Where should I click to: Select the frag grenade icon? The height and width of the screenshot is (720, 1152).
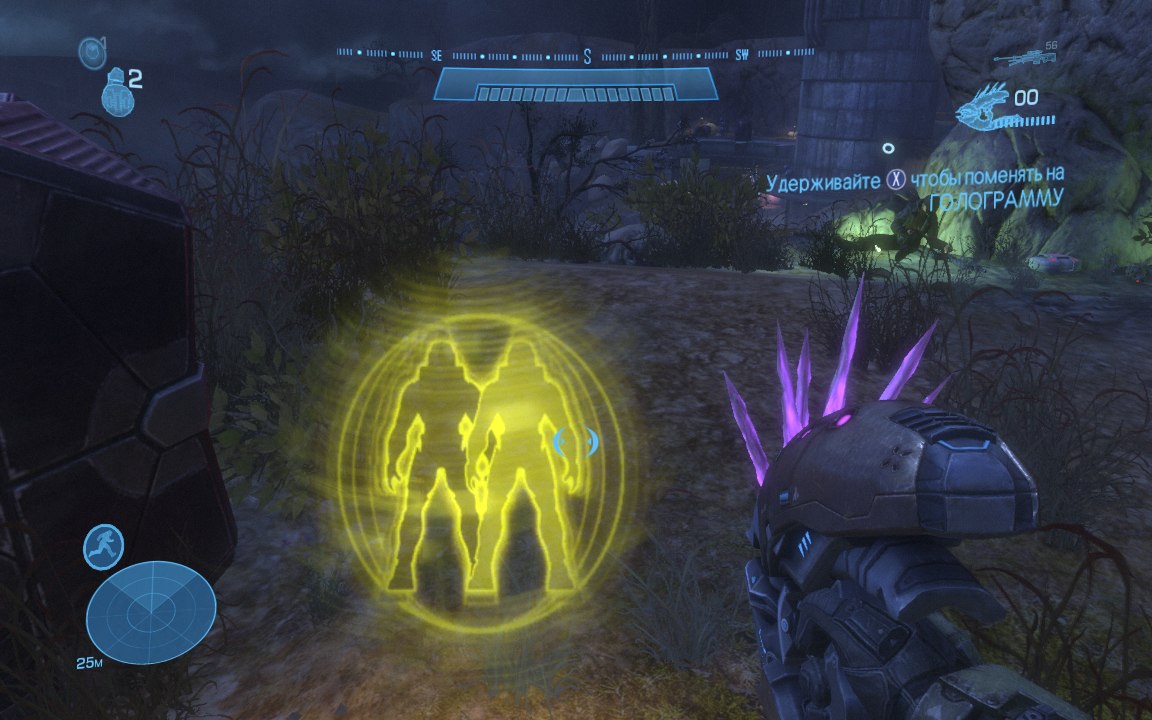tap(116, 93)
